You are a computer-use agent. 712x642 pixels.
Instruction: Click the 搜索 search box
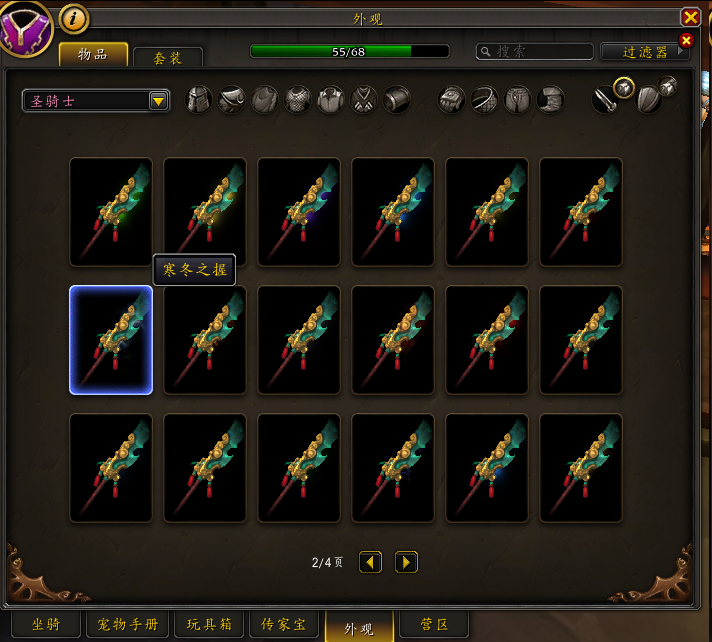click(532, 51)
